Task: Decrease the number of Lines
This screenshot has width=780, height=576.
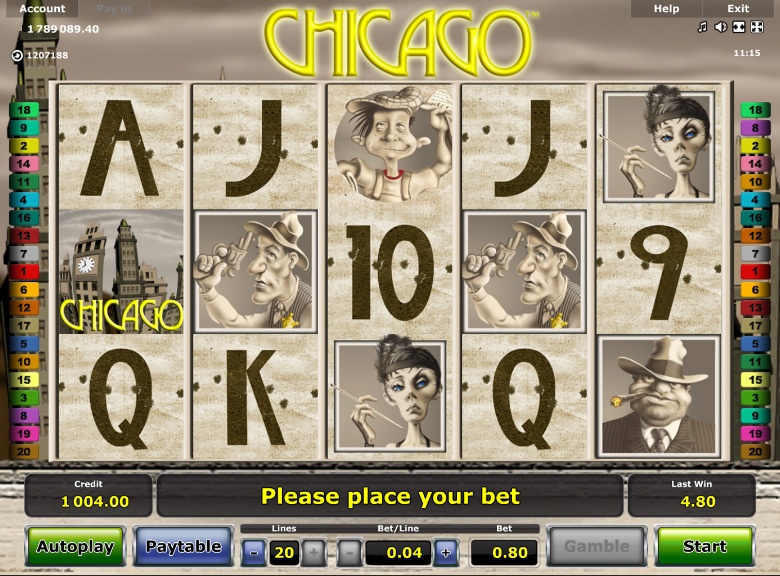Action: (x=254, y=552)
